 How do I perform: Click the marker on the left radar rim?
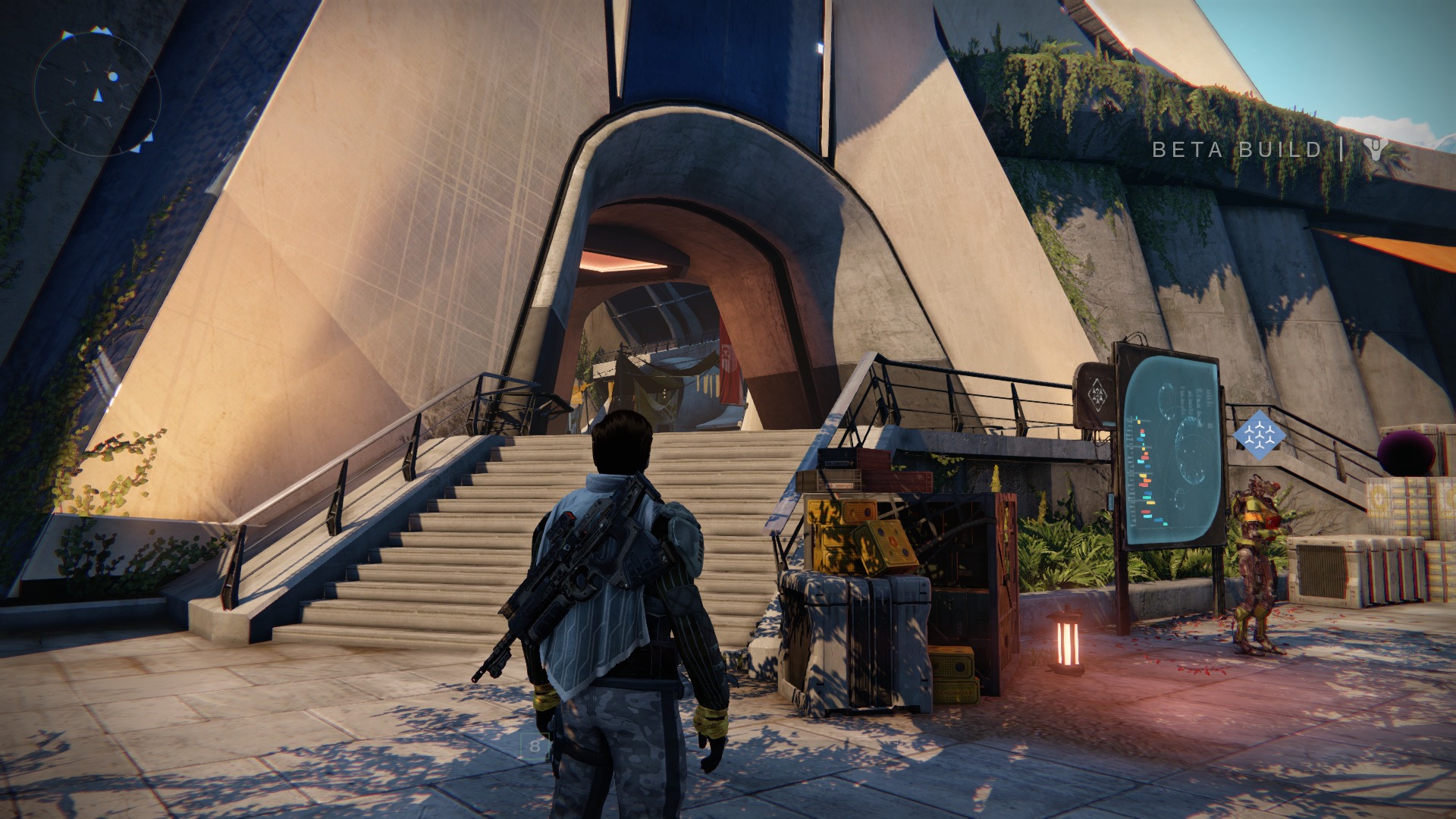click(67, 34)
